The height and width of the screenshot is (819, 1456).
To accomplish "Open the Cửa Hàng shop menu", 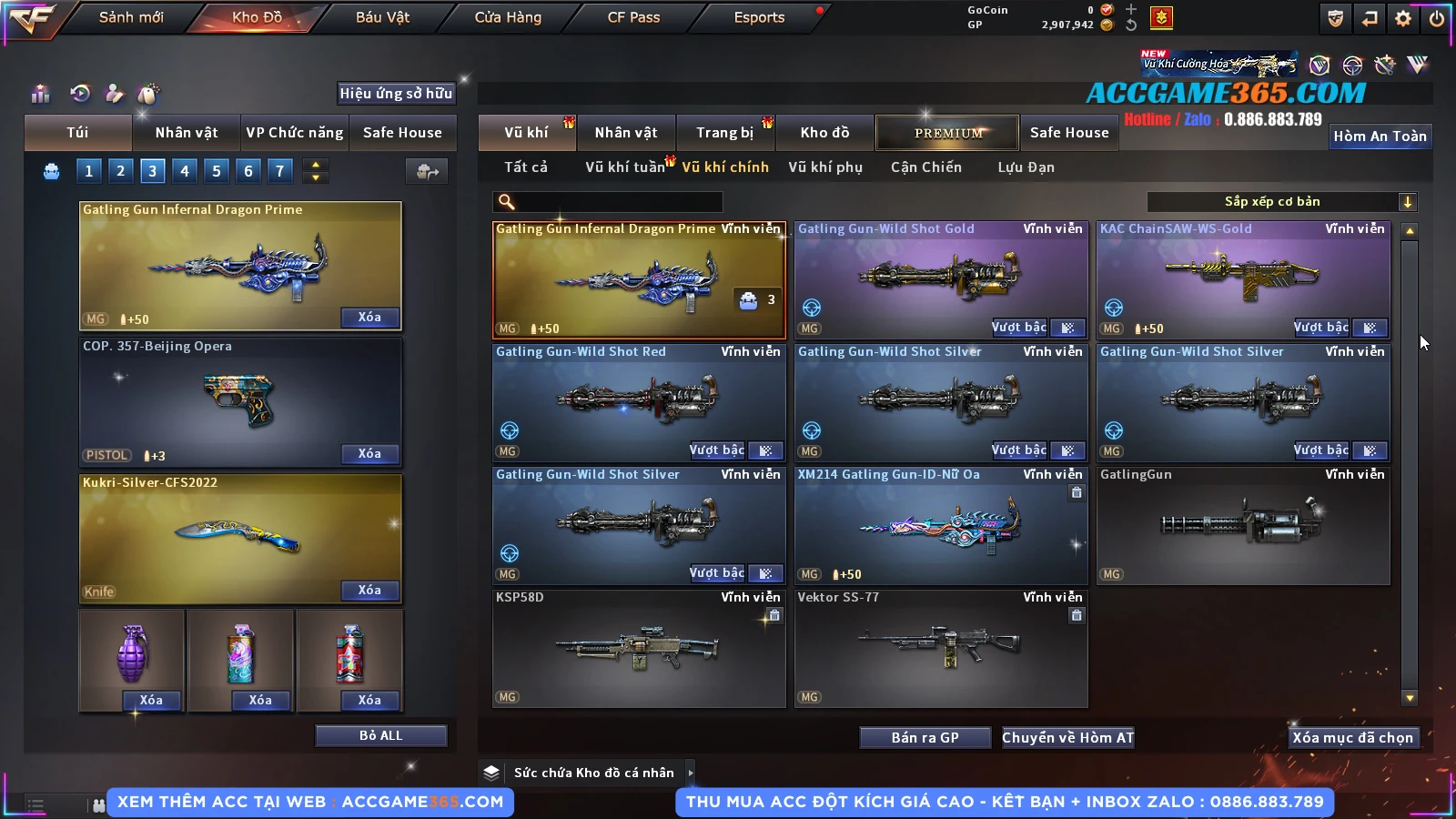I will (508, 17).
